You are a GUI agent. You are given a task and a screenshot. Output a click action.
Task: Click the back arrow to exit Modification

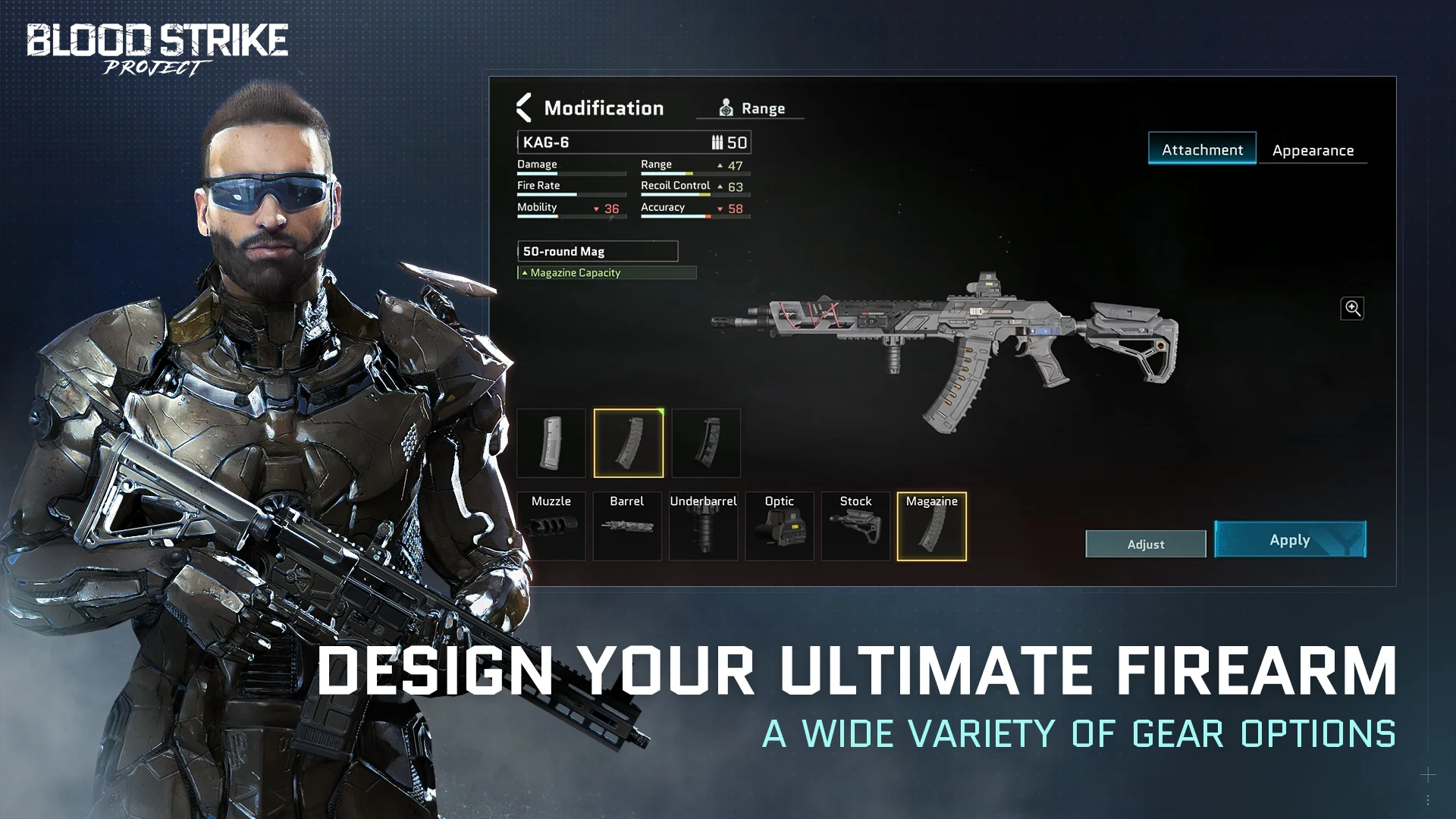(x=523, y=107)
